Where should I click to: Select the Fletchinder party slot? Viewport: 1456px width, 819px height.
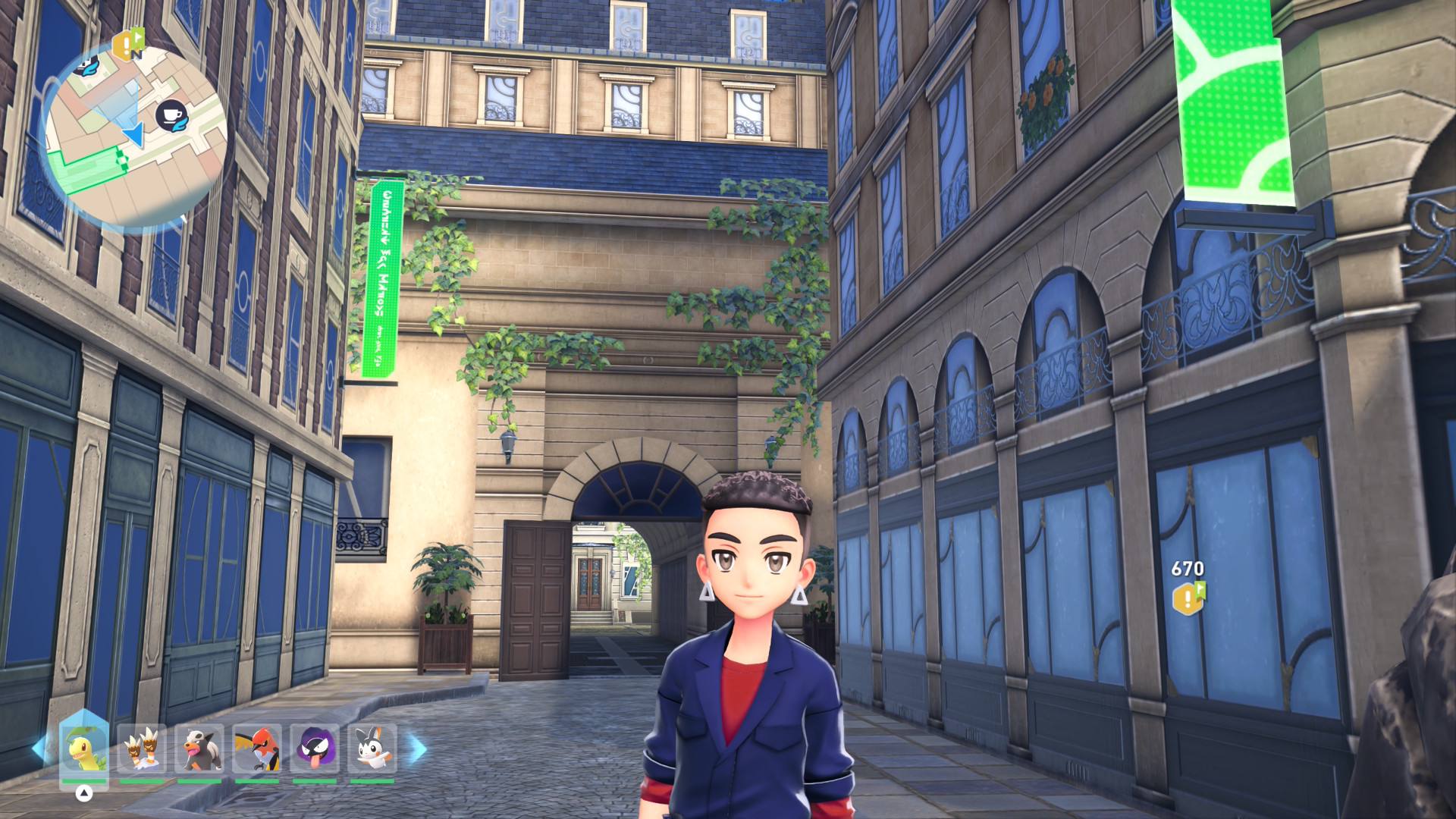[257, 748]
